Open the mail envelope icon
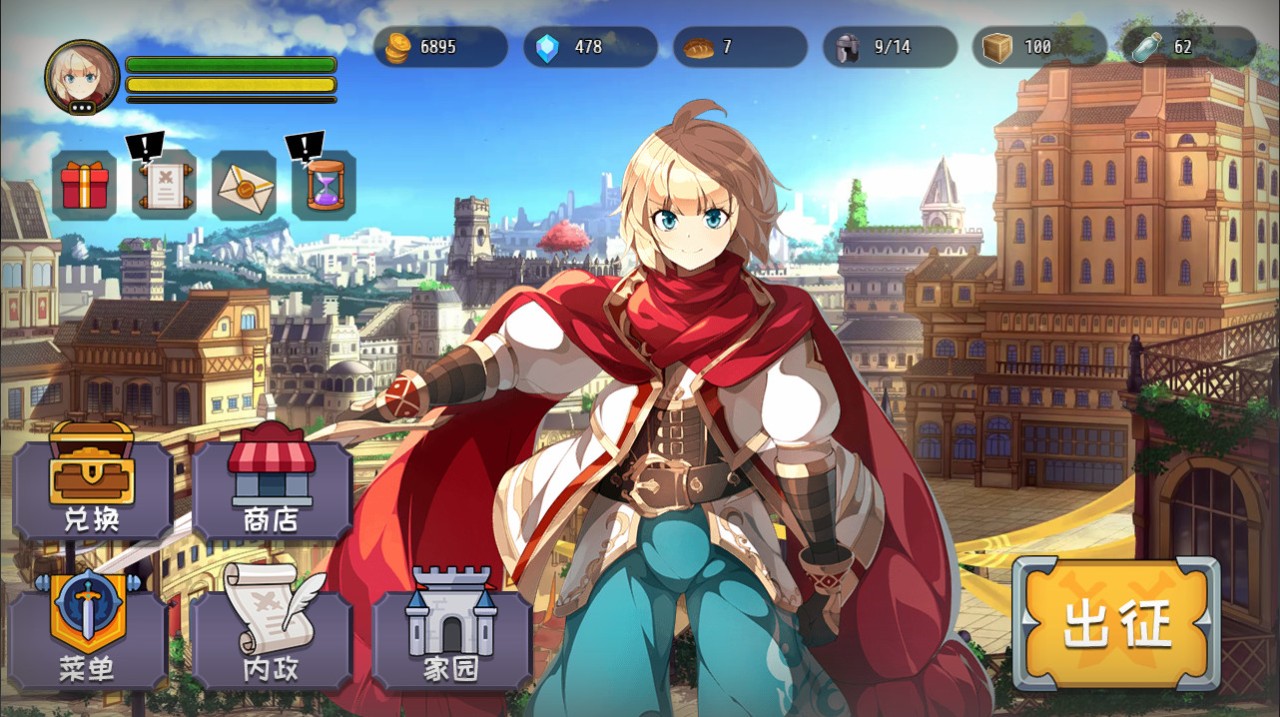 point(244,186)
